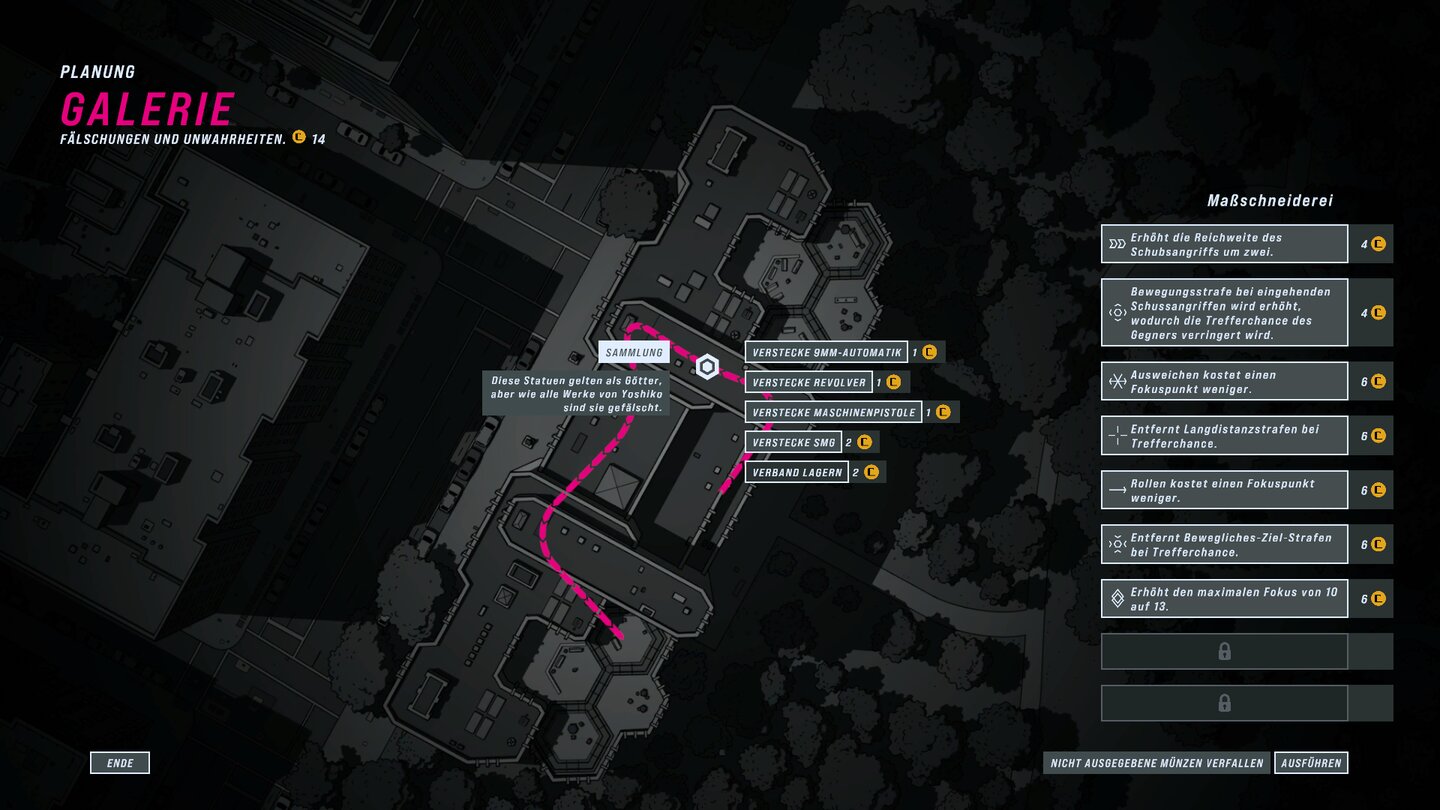Toggle the Verstecke Revolver option
The height and width of the screenshot is (810, 1440).
coord(810,382)
